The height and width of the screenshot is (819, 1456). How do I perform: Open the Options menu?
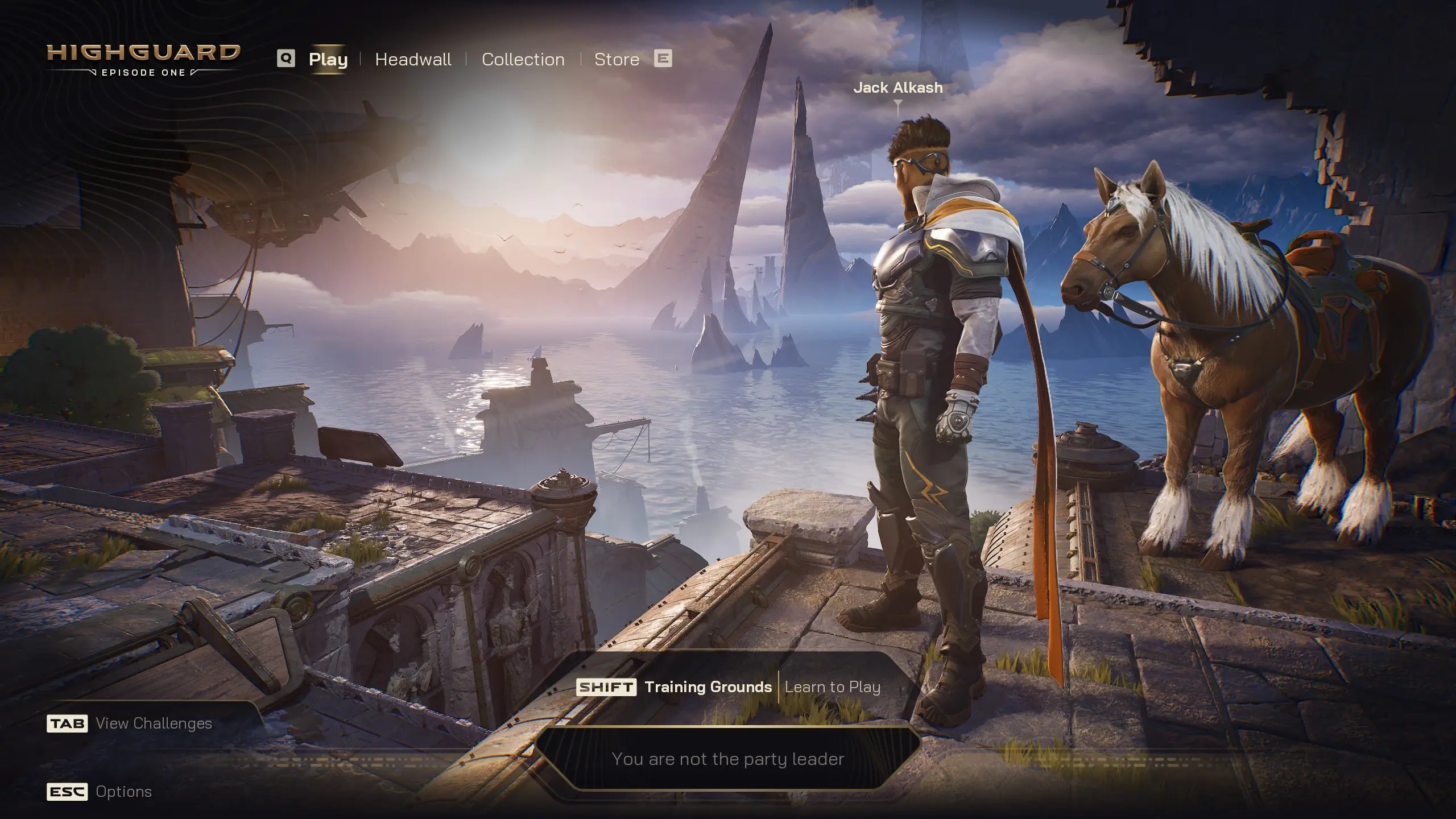(x=123, y=792)
